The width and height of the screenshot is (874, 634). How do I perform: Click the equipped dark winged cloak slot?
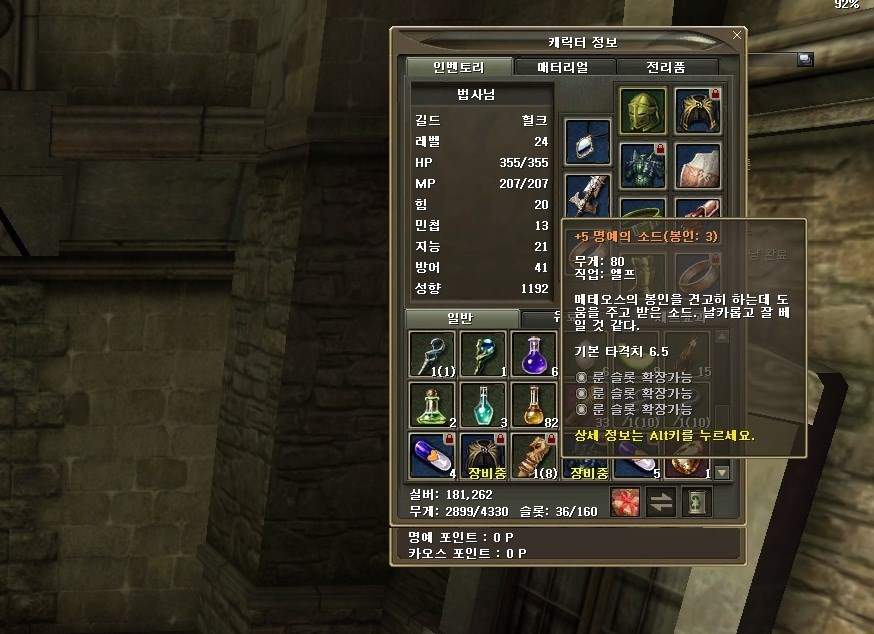(697, 111)
